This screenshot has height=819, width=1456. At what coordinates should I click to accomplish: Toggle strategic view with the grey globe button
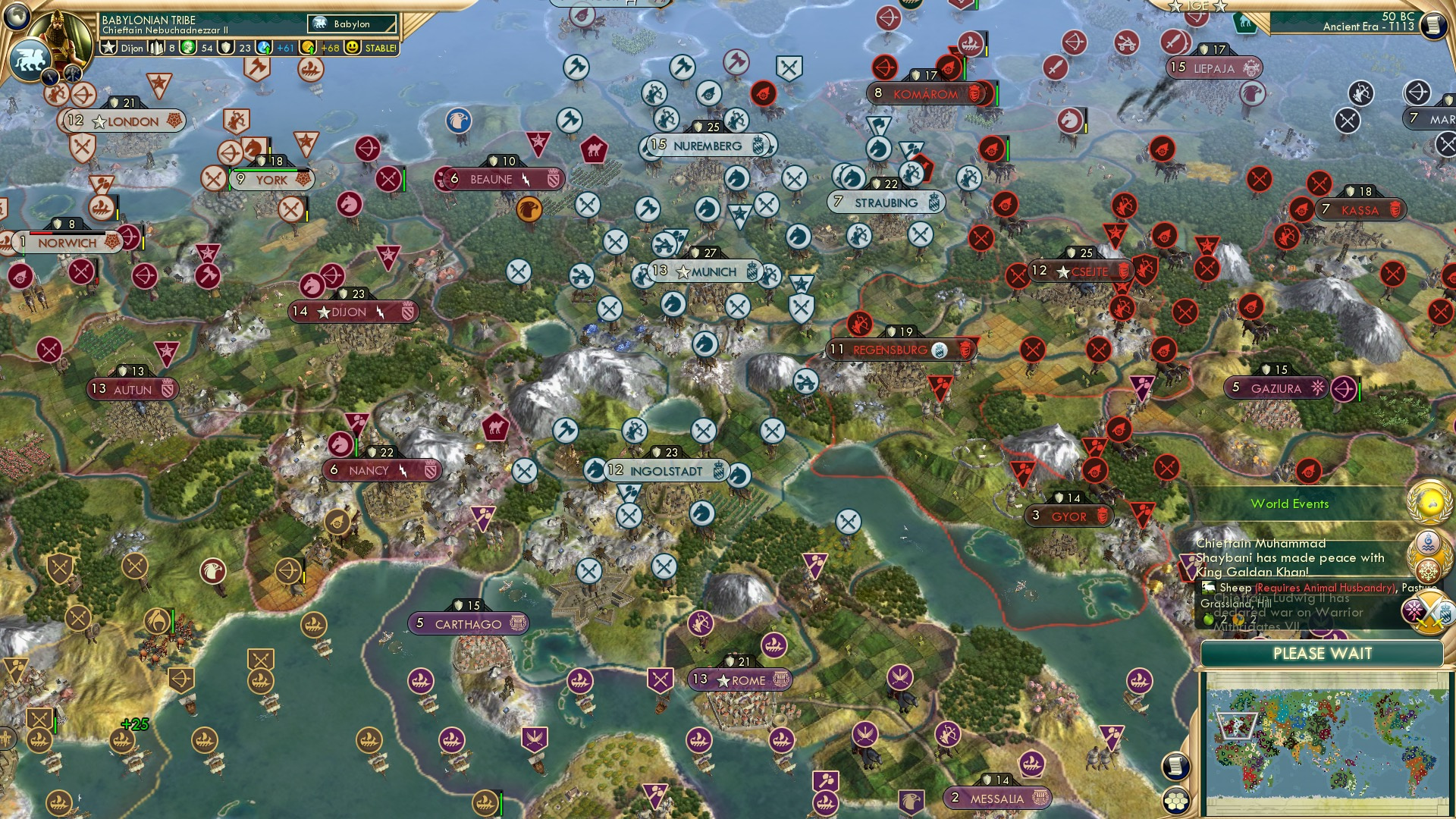(x=15, y=18)
